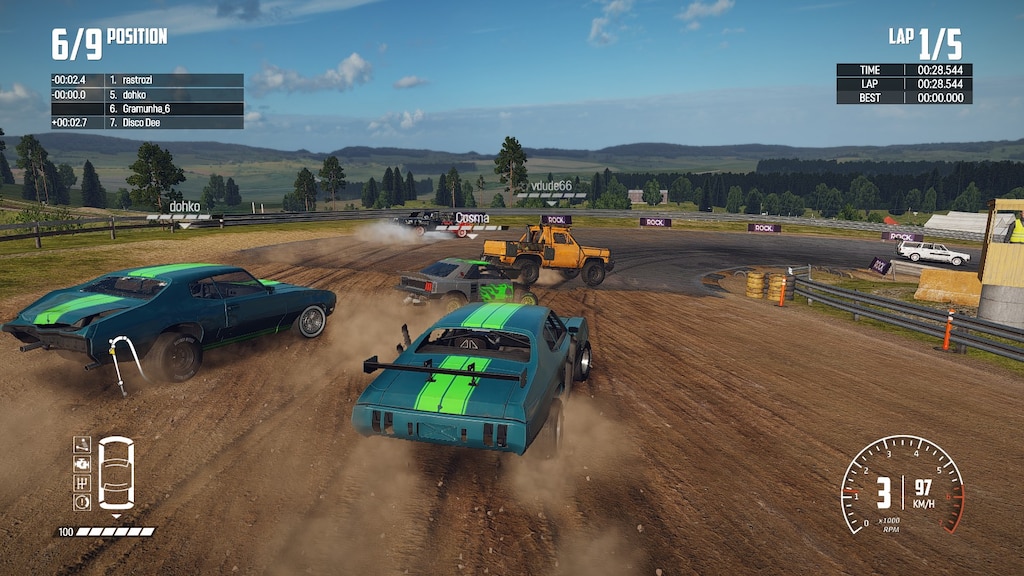Image resolution: width=1024 pixels, height=576 pixels.
Task: Select the Cosma player name tag
Action: pyautogui.click(x=471, y=217)
